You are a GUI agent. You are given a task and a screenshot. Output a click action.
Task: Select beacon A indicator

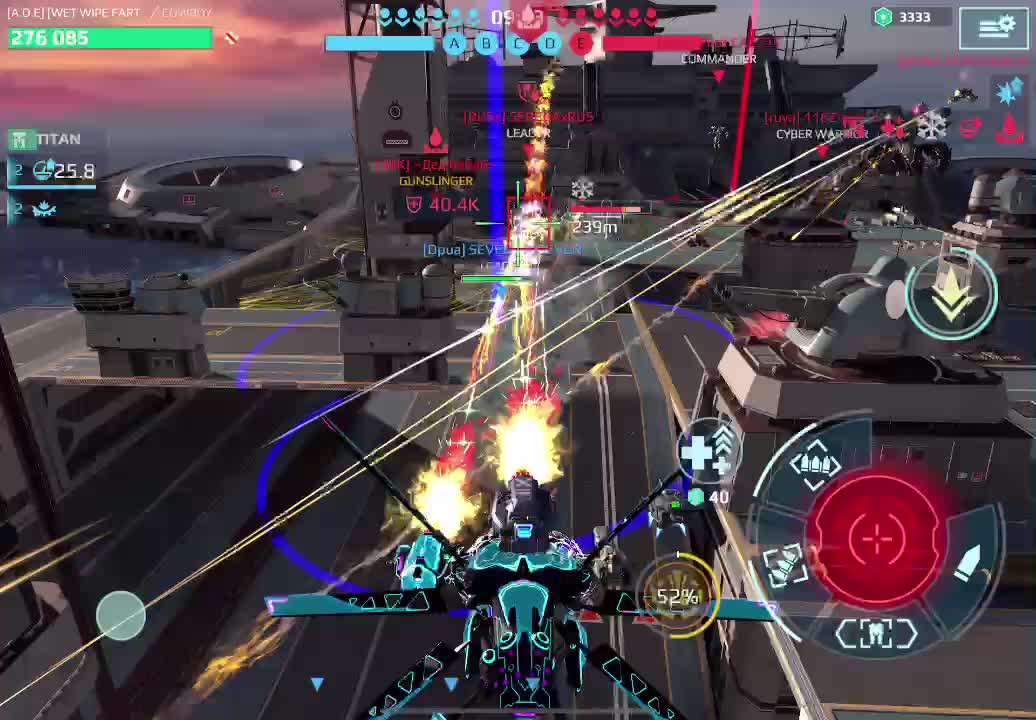pyautogui.click(x=455, y=43)
